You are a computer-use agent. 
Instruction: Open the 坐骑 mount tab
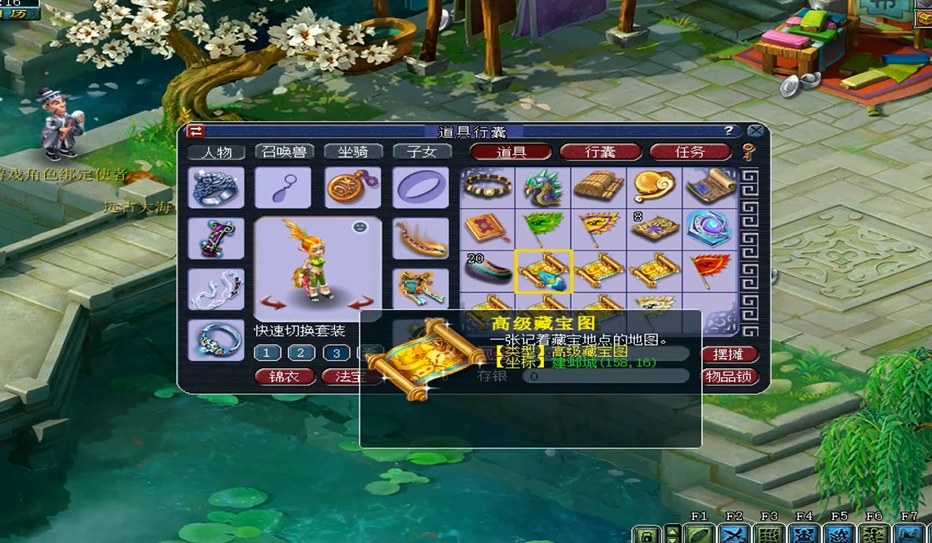click(353, 152)
